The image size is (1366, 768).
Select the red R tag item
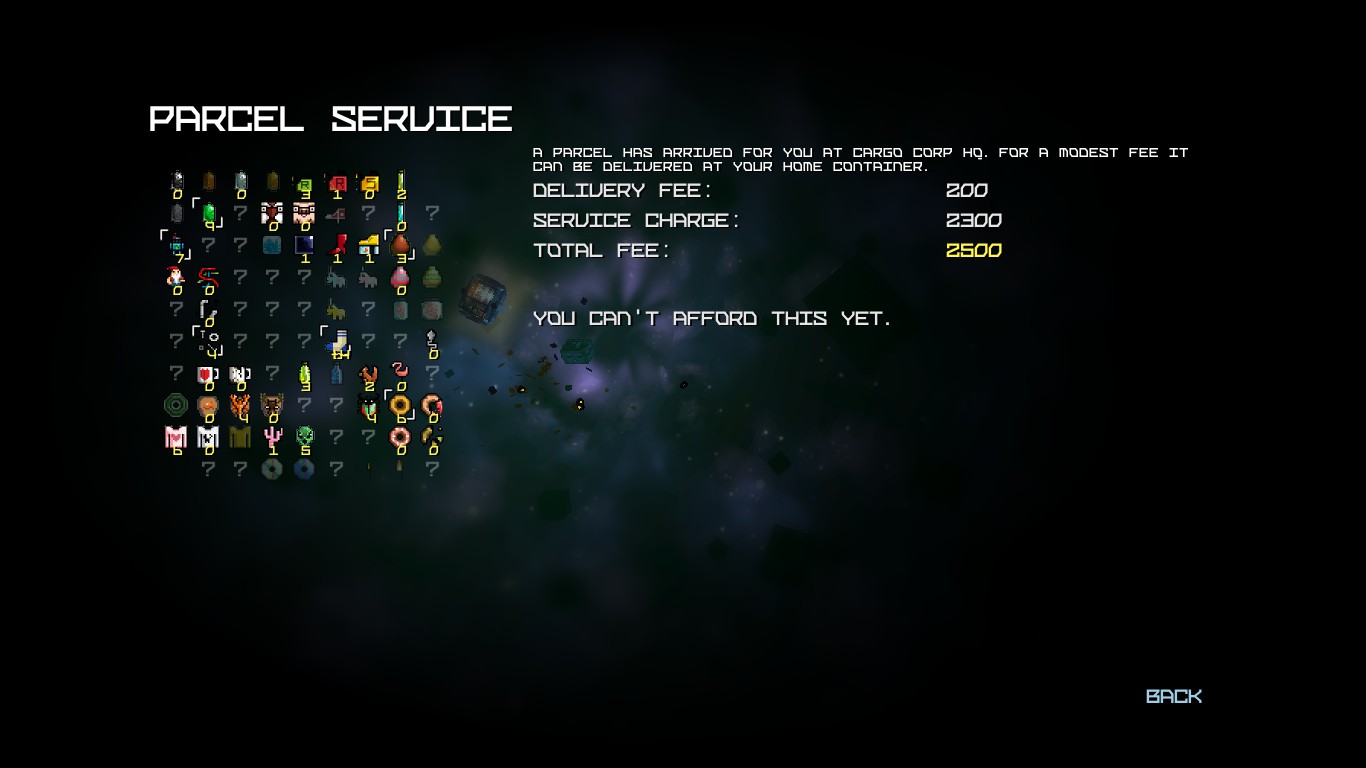pyautogui.click(x=337, y=182)
